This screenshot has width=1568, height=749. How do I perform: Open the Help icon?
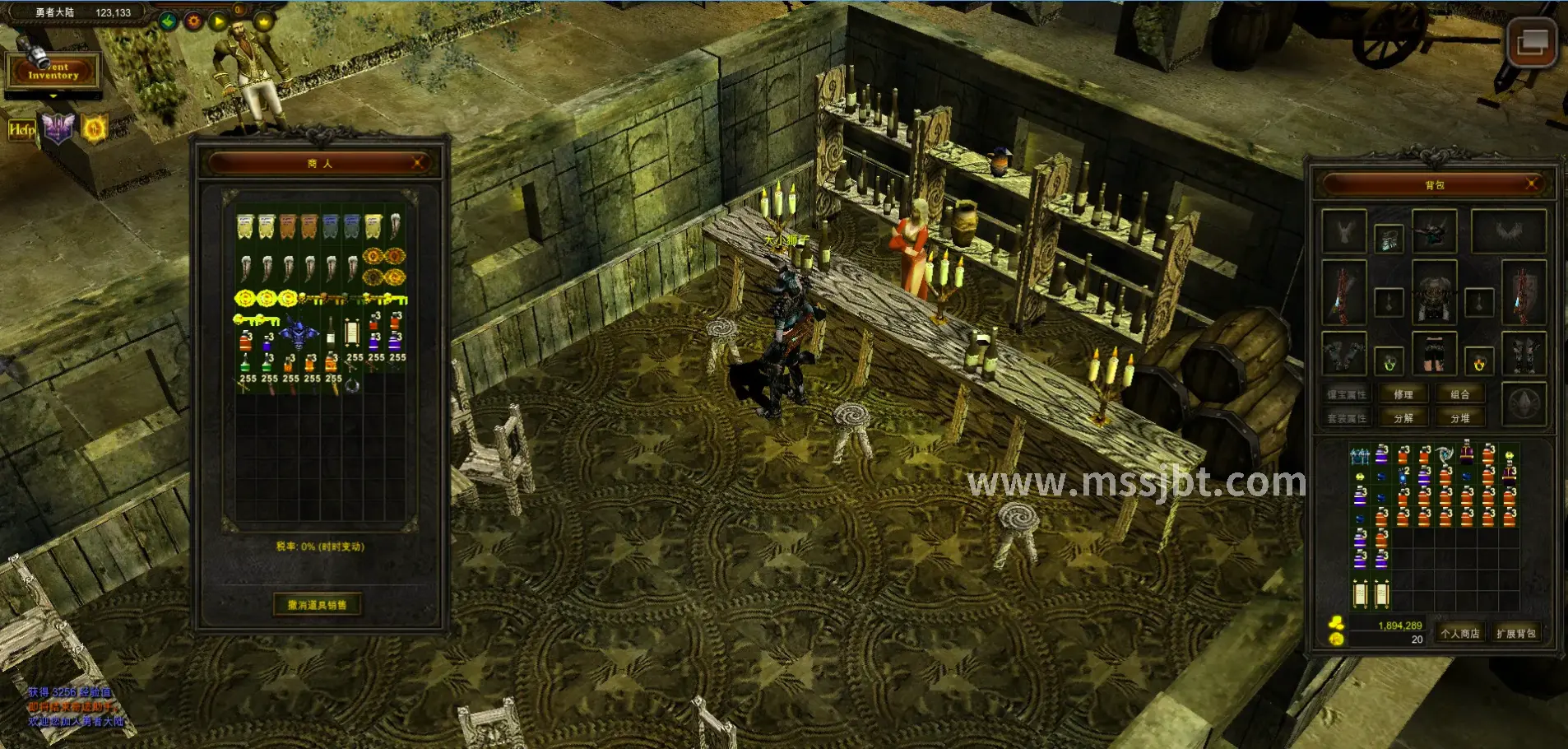[x=21, y=130]
